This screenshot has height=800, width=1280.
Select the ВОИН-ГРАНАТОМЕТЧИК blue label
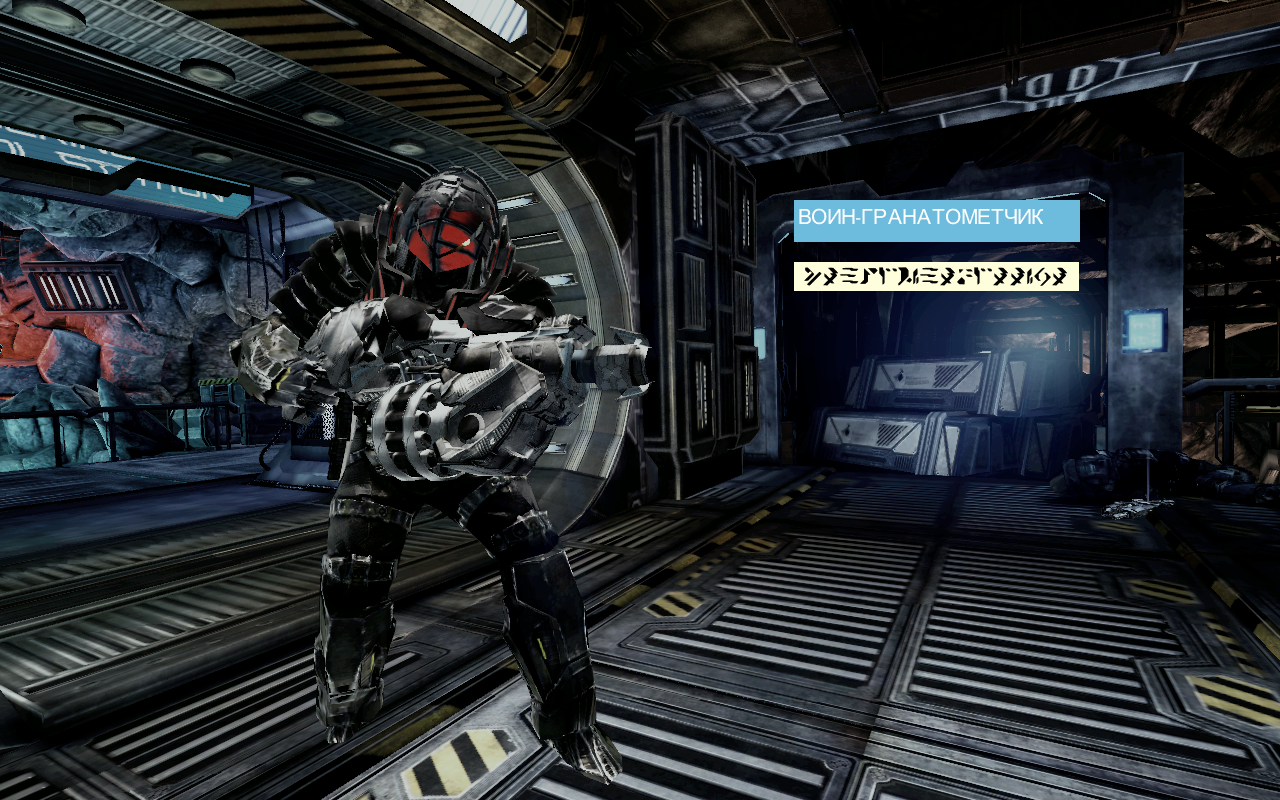pos(936,220)
